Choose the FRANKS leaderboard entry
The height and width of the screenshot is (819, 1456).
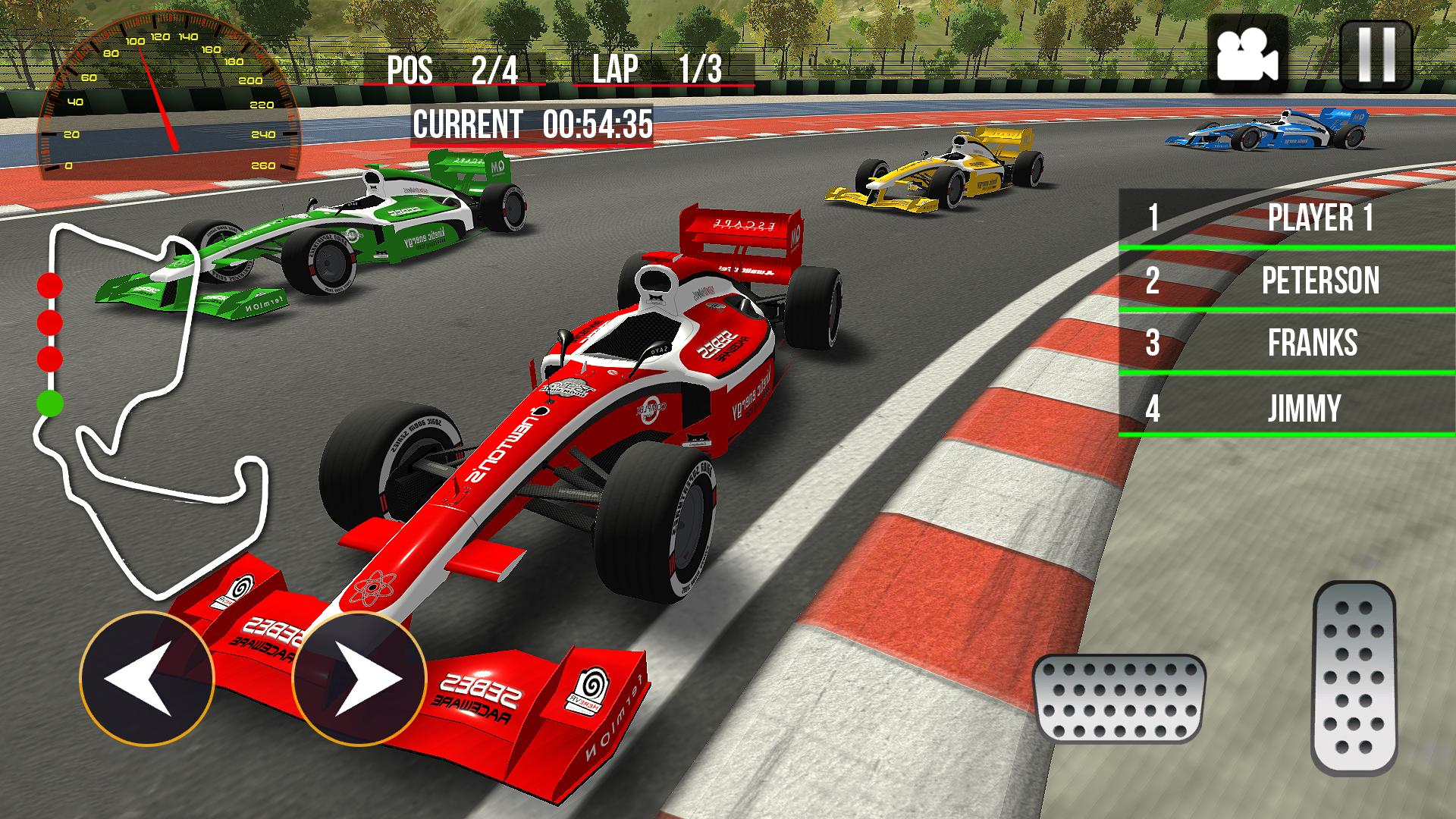[x=1287, y=344]
